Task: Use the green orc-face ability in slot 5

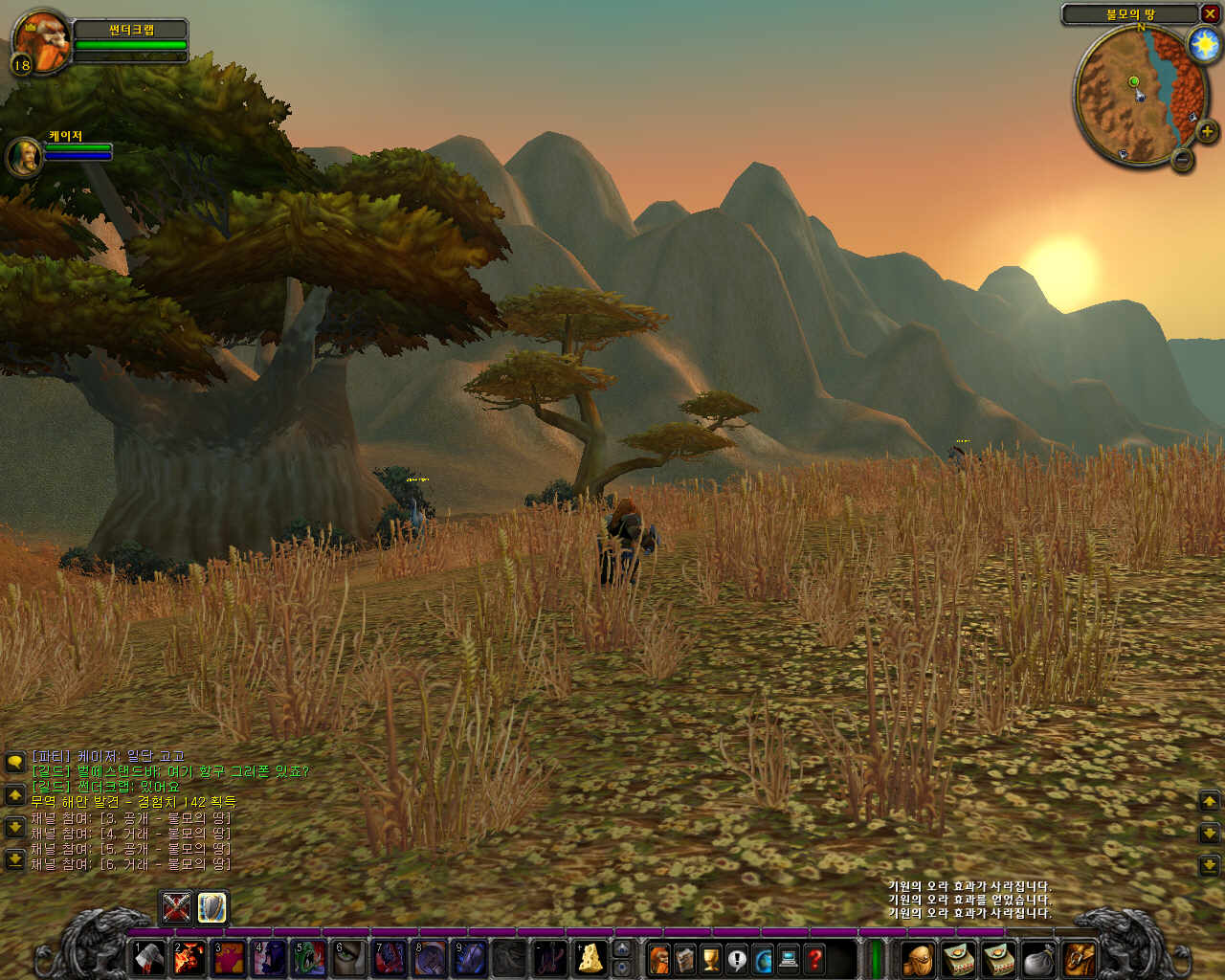Action: coord(309,958)
